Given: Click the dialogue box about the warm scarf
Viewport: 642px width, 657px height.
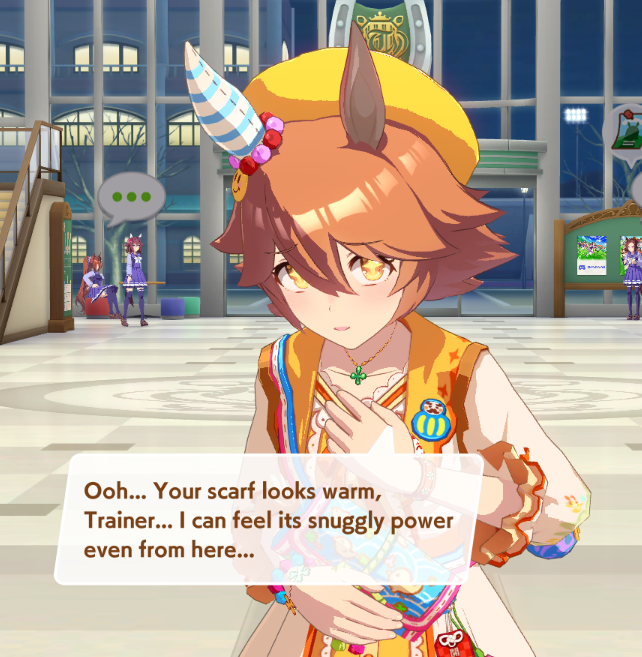Looking at the screenshot, I should tap(268, 520).
